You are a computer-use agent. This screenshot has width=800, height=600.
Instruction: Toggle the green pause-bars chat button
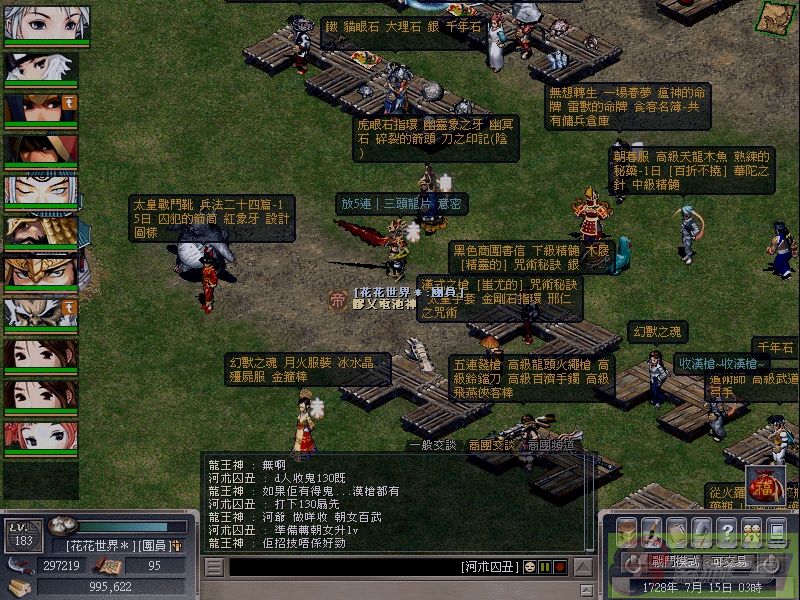(x=545, y=567)
